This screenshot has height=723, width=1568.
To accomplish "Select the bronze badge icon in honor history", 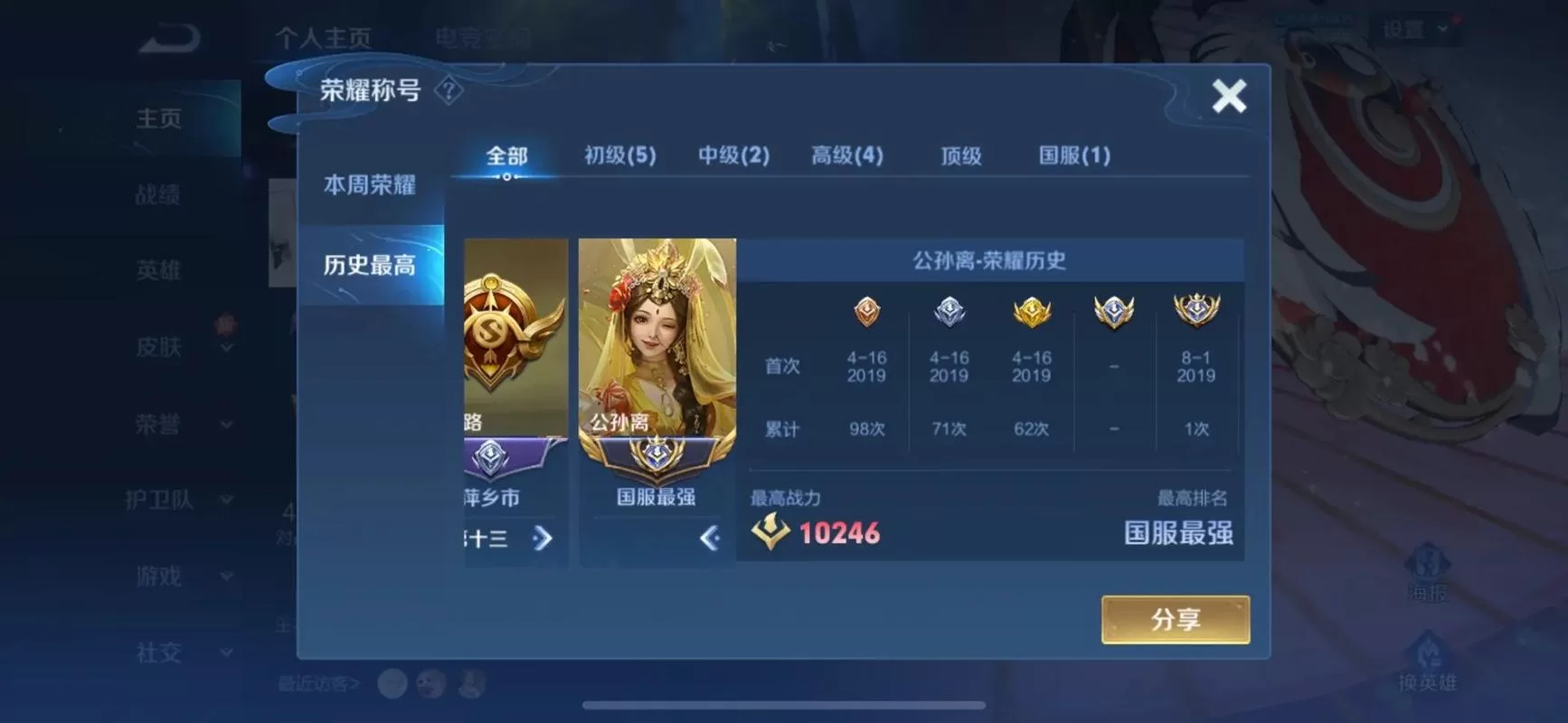I will coord(864,311).
